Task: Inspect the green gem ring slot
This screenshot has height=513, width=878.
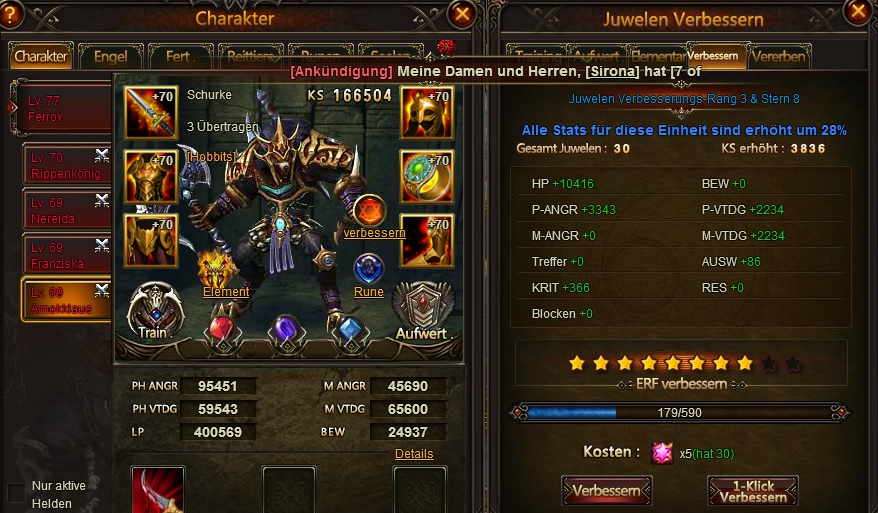Action: (x=427, y=177)
